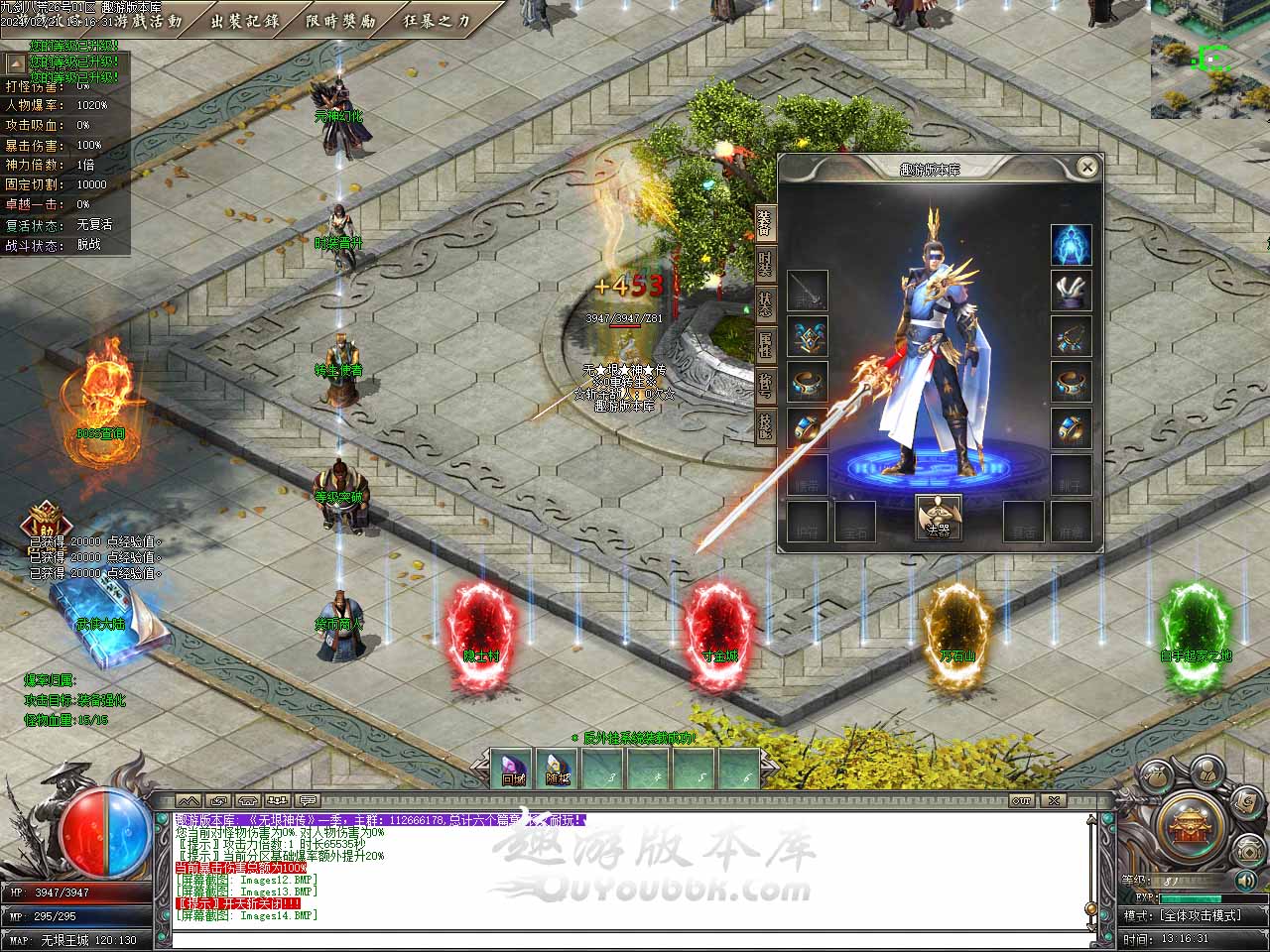Click the minimap in the corner
Image resolution: width=1270 pixels, height=952 pixels.
(1210, 59)
